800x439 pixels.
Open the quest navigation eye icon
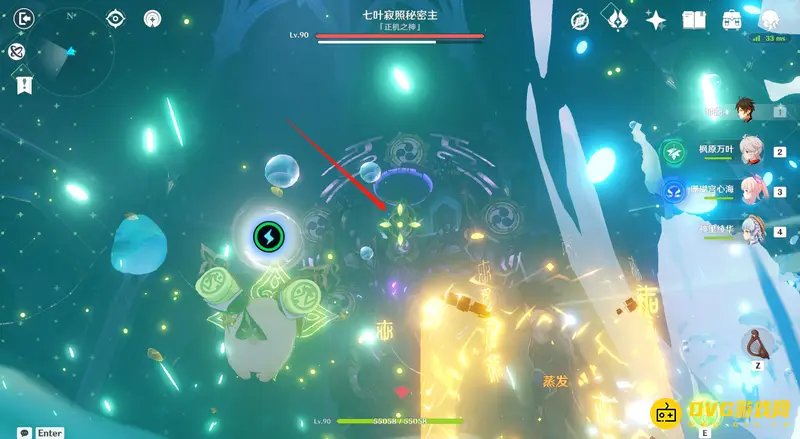coord(116,18)
